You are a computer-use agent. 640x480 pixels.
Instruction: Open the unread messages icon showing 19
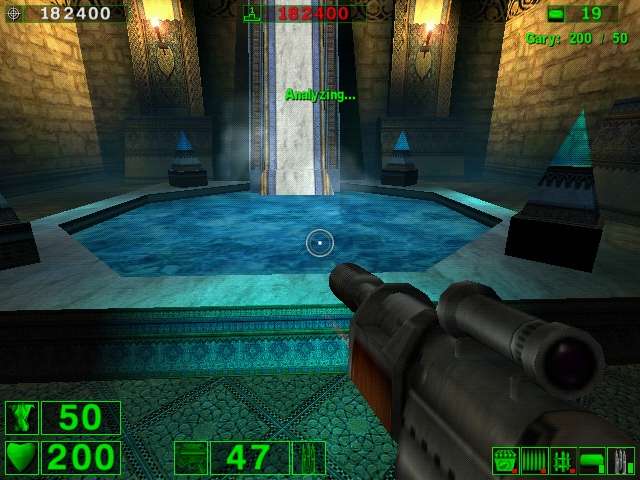tap(556, 14)
